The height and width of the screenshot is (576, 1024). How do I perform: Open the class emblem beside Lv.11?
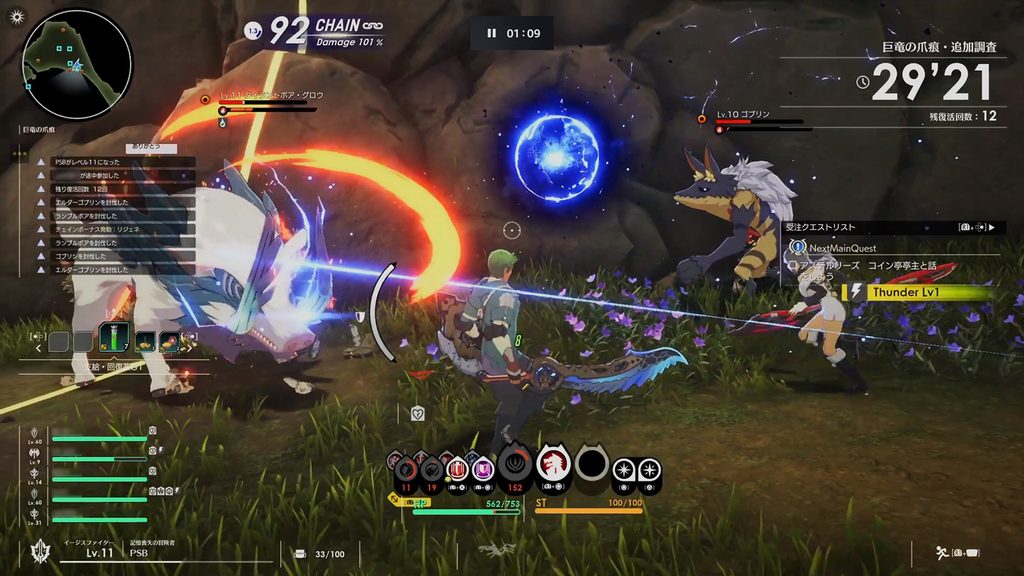tap(41, 551)
